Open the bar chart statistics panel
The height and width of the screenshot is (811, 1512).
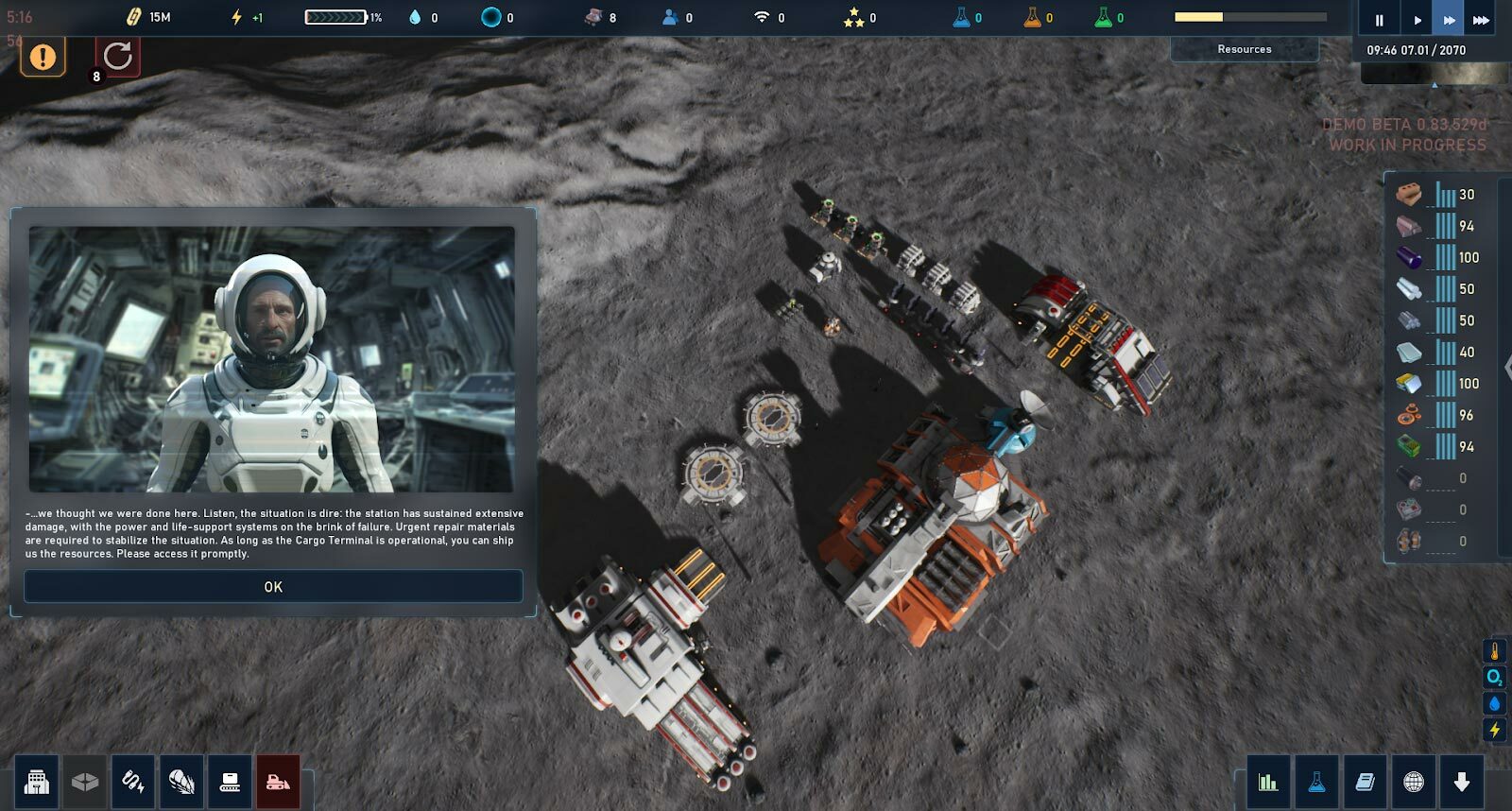tap(1268, 782)
